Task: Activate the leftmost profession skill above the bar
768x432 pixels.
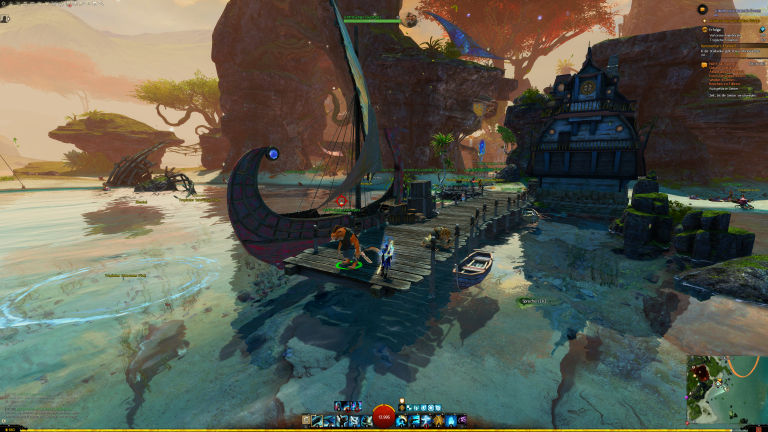Action: click(x=340, y=406)
